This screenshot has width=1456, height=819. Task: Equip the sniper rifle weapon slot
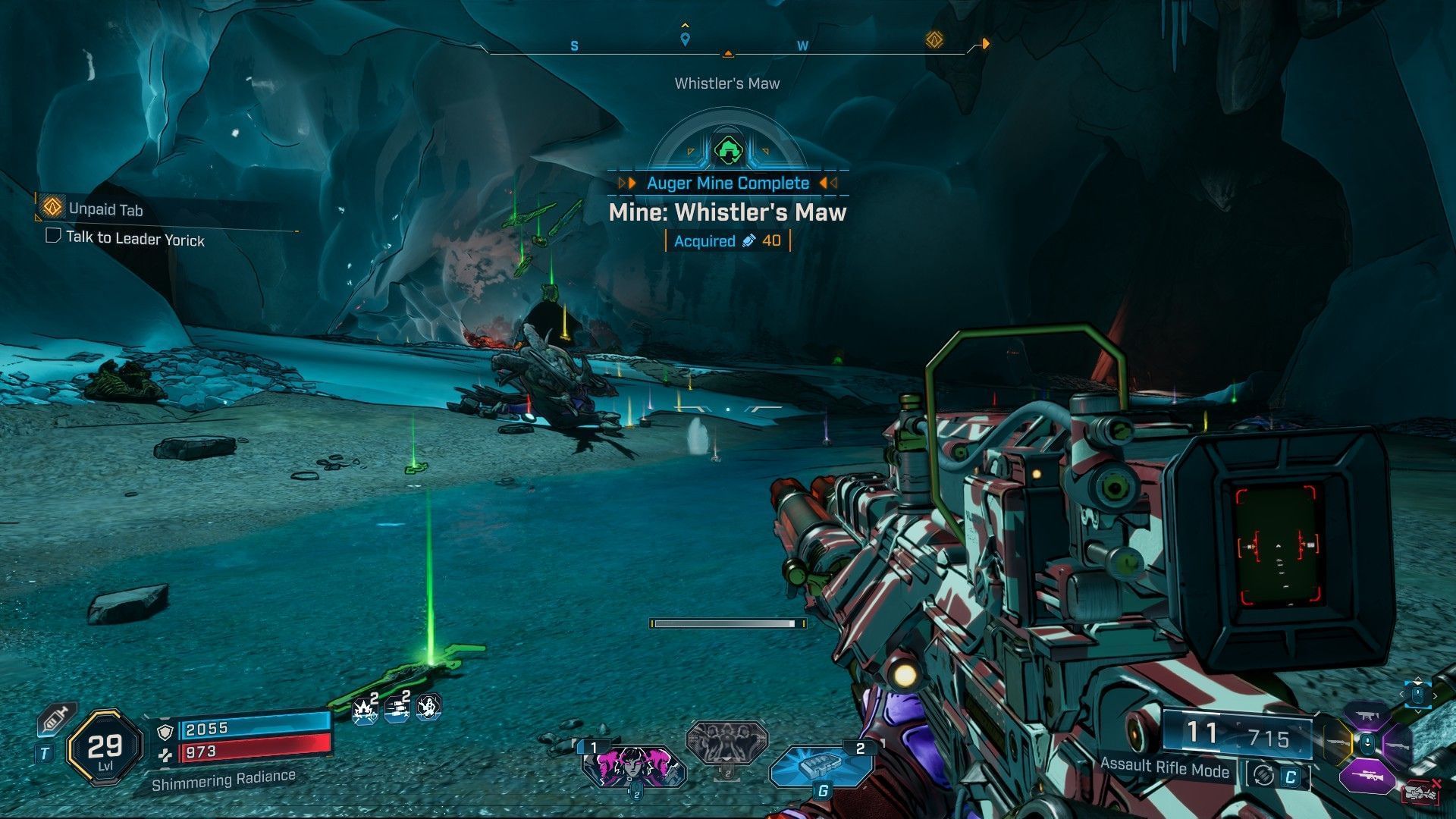[x=1366, y=777]
